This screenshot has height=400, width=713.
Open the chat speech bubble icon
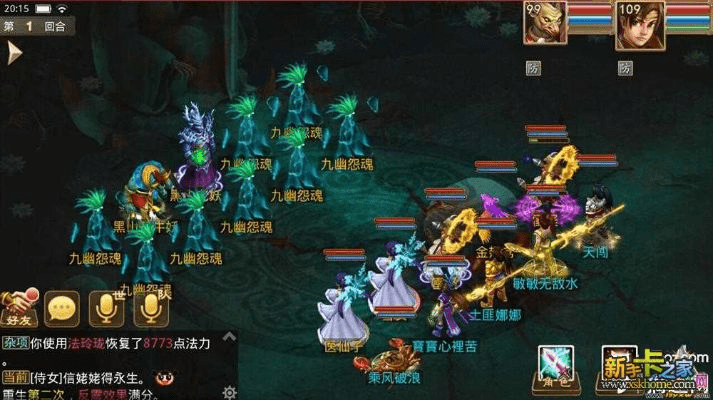(62, 309)
